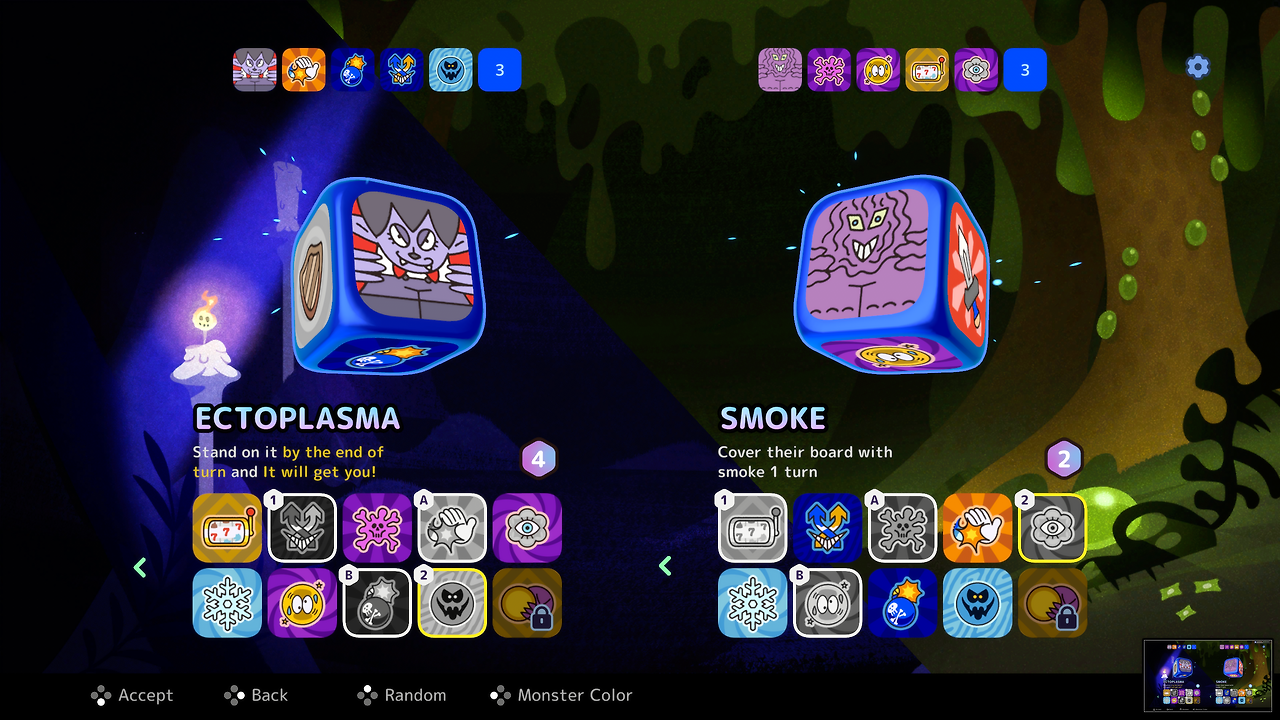1280x720 pixels.
Task: Open the settings gear in the top right
Action: [x=1197, y=66]
